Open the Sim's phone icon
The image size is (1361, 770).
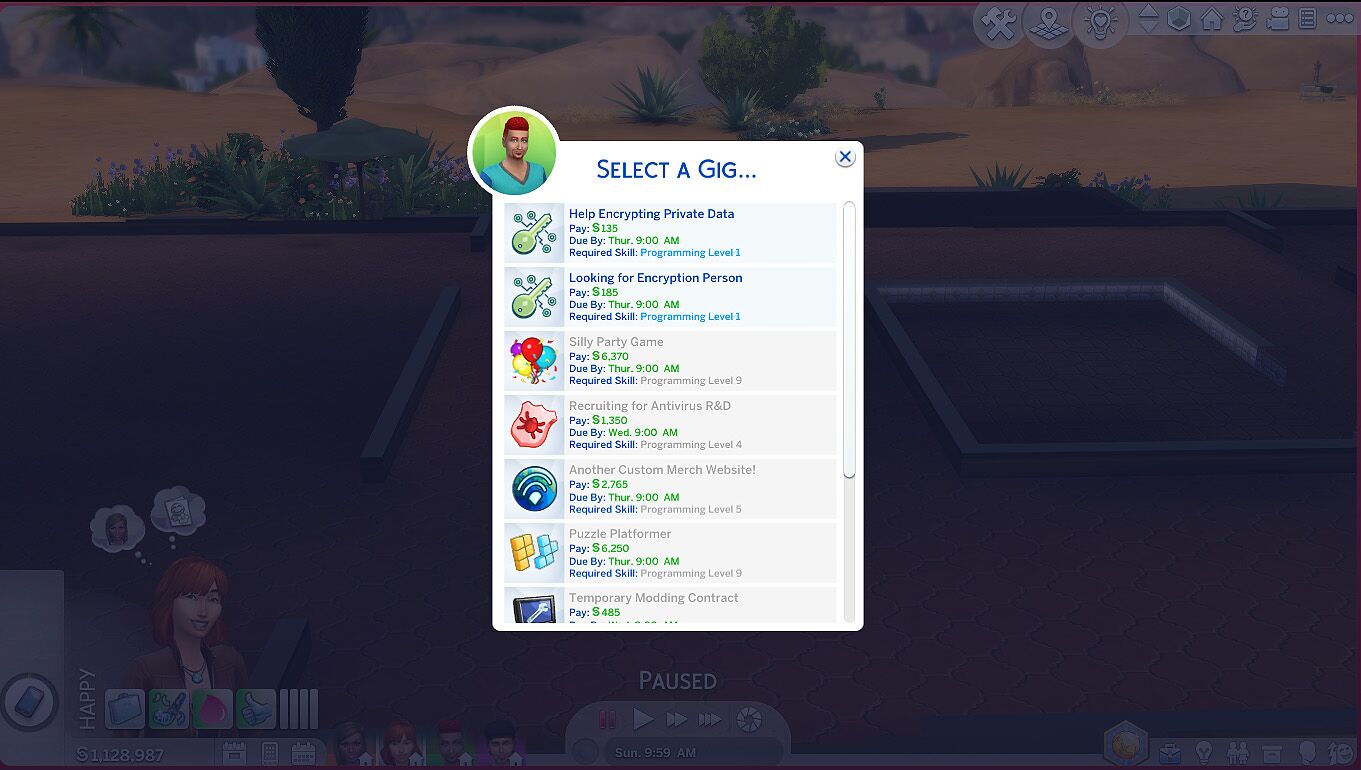(28, 705)
